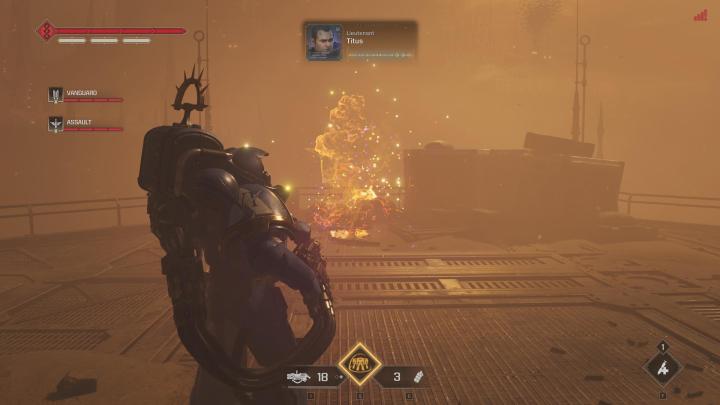Click the equipped firearm weapon icon

(296, 378)
